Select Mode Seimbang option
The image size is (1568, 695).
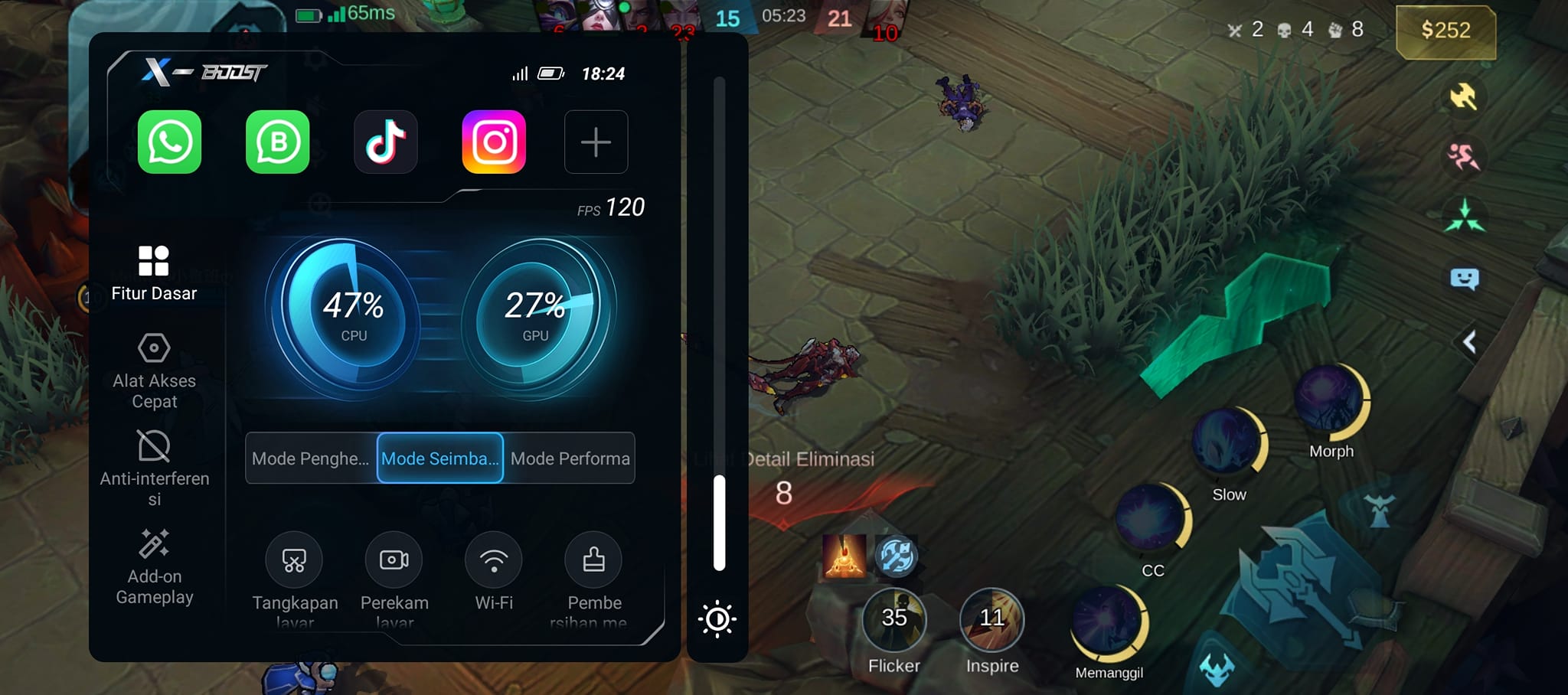440,458
